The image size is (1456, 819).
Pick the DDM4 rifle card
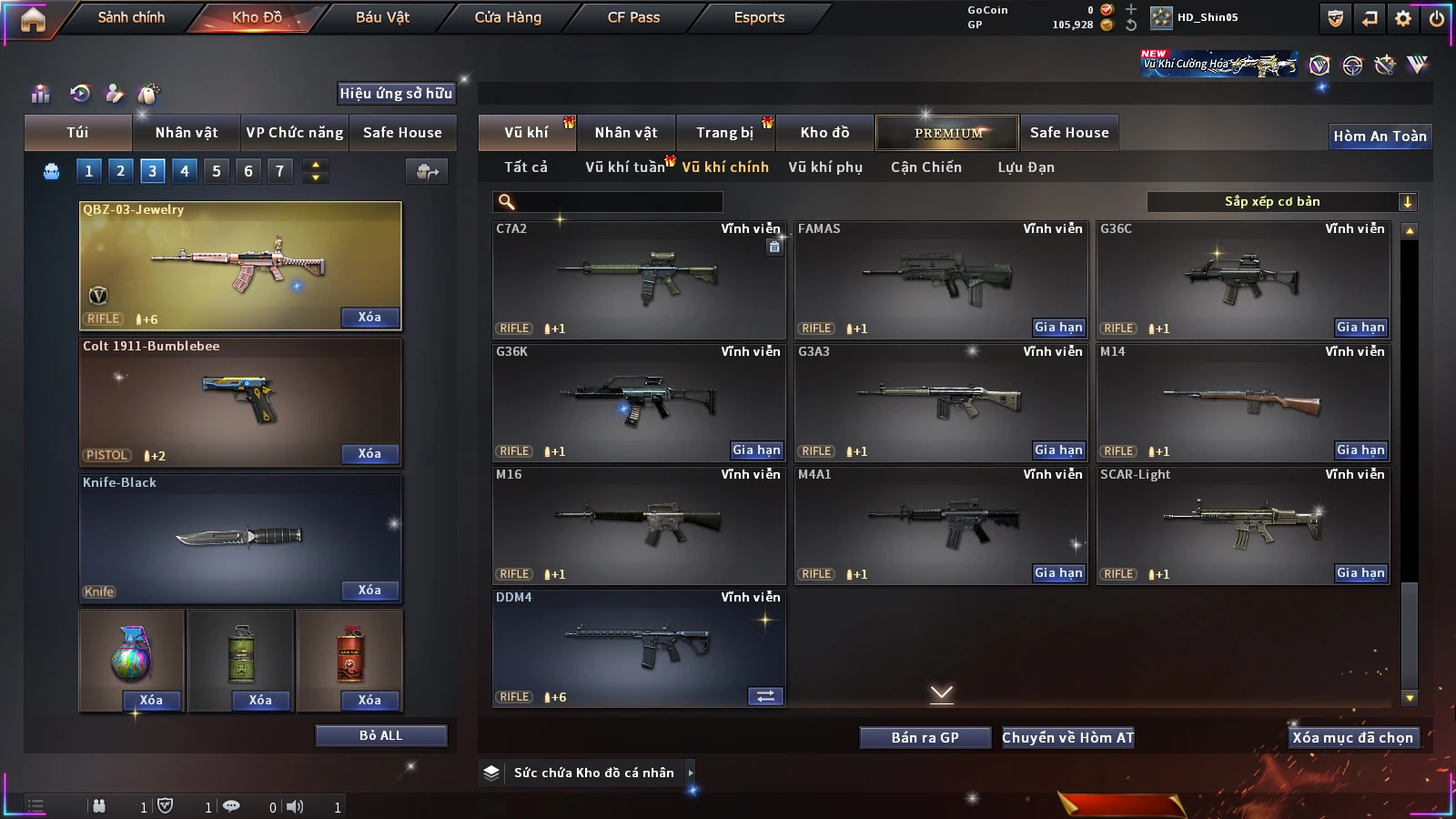click(638, 646)
